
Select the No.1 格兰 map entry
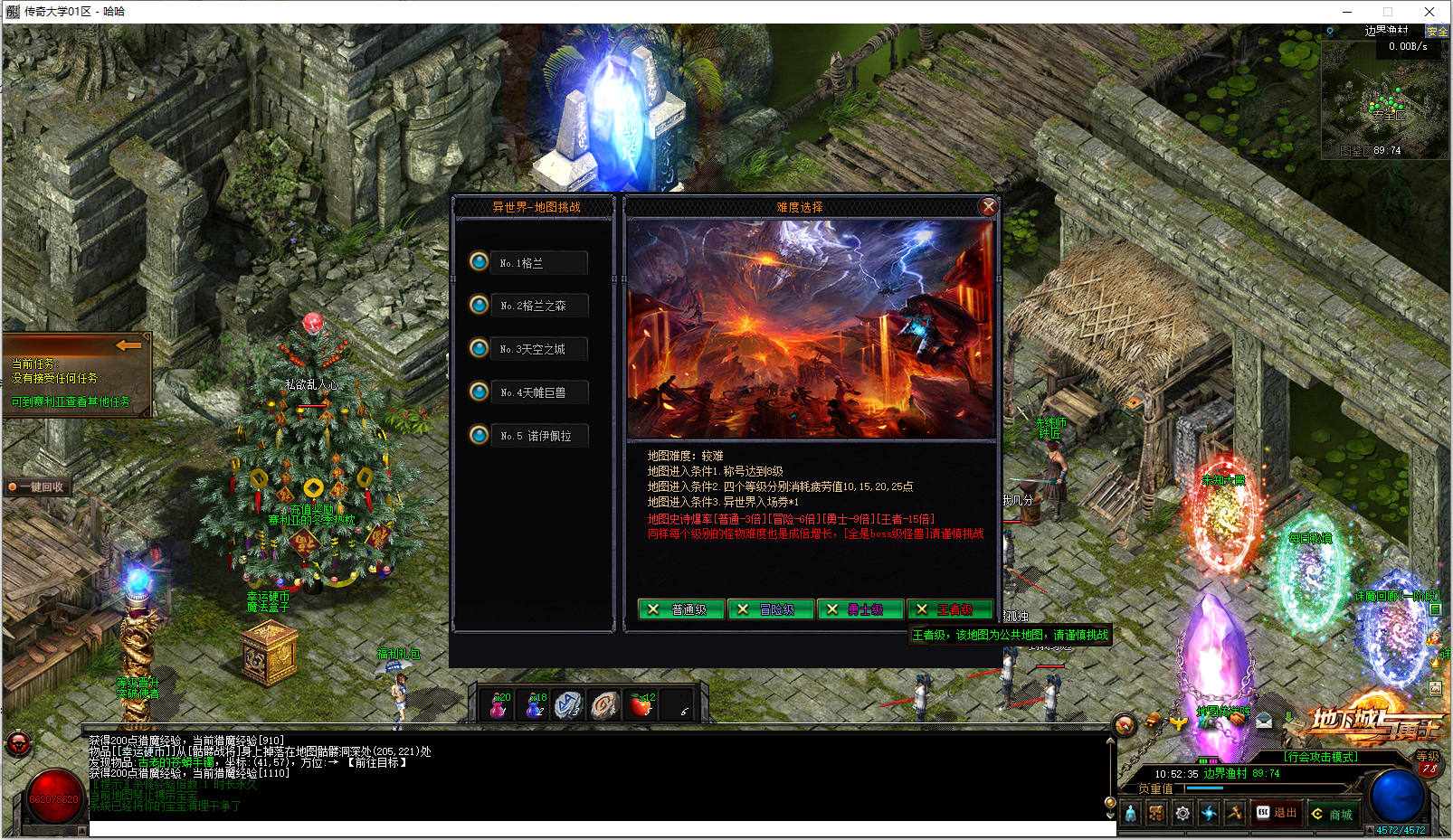[x=537, y=263]
